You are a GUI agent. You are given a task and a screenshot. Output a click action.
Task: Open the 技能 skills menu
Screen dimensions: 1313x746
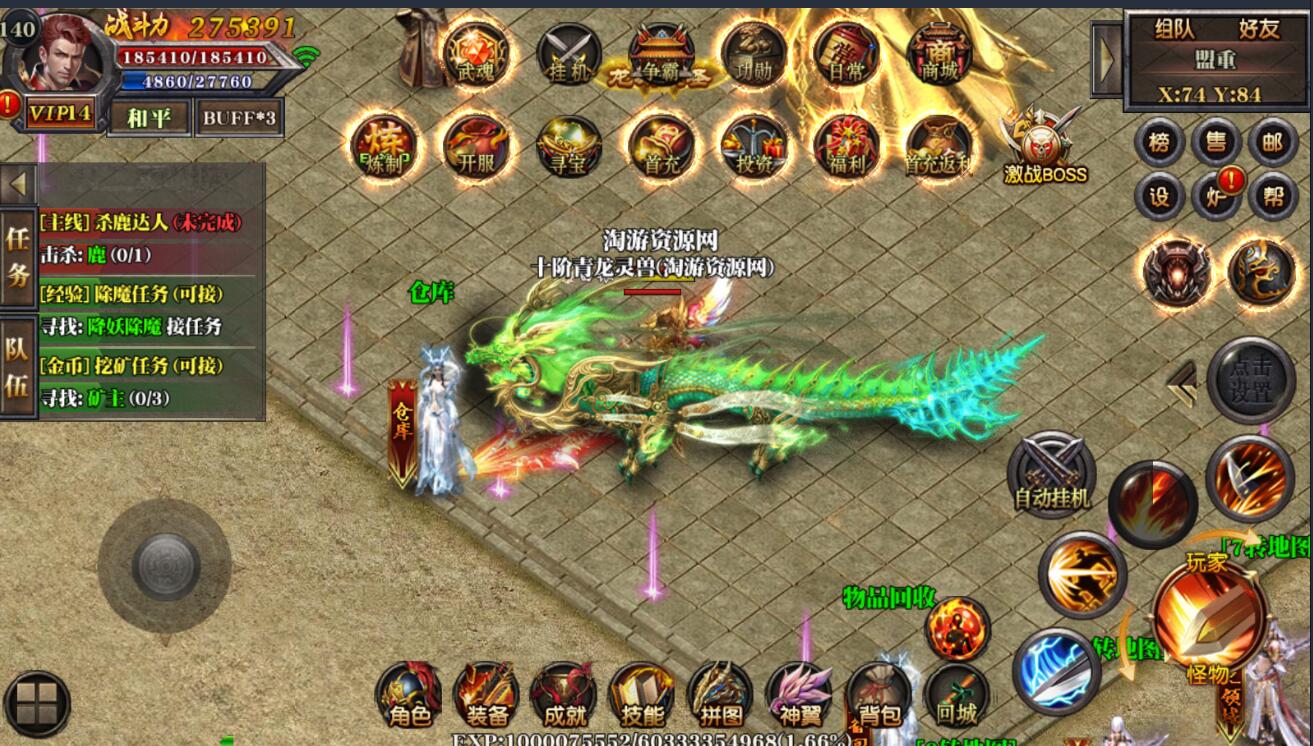pyautogui.click(x=641, y=695)
